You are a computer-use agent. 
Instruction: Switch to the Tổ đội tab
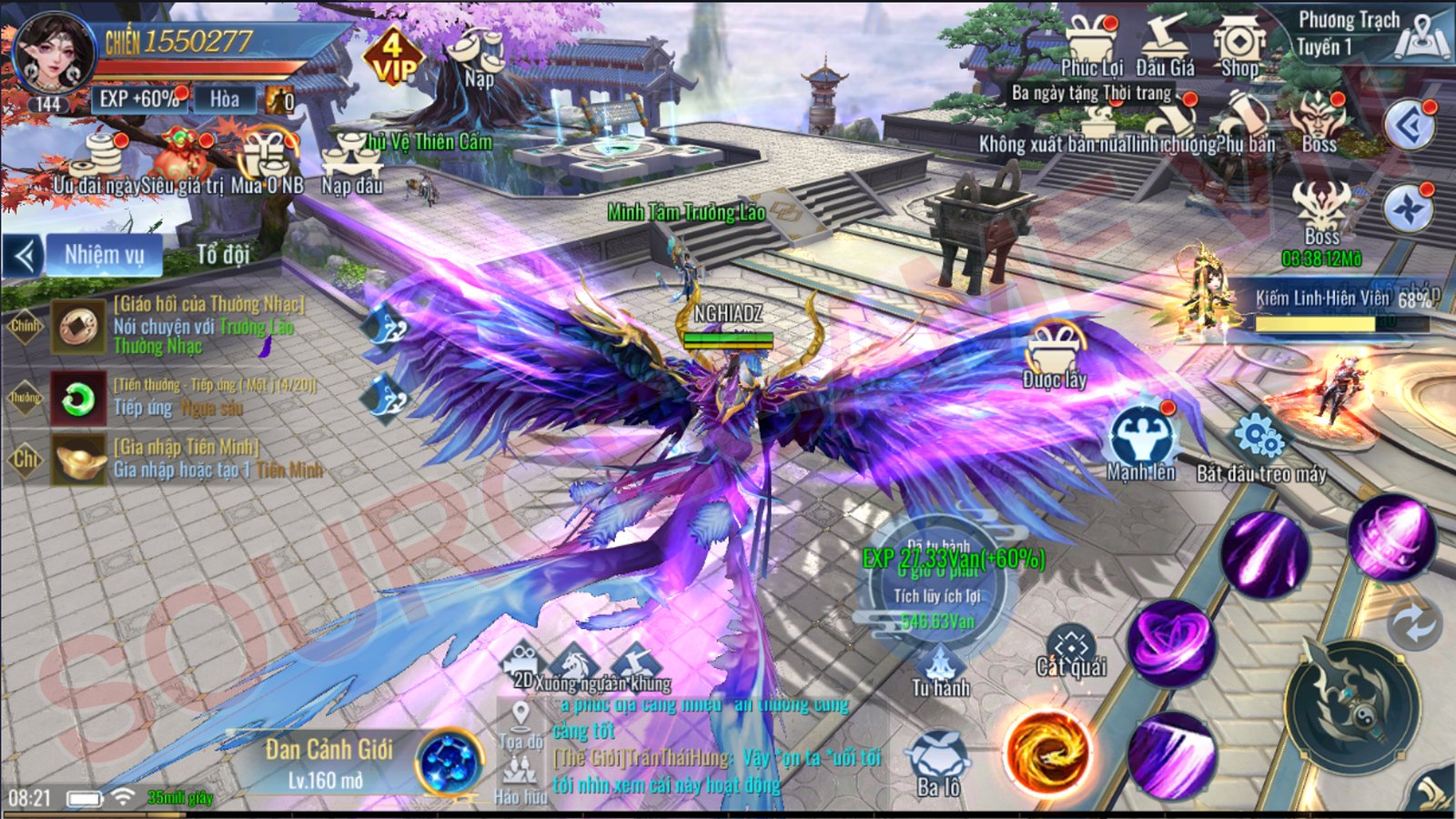[223, 255]
